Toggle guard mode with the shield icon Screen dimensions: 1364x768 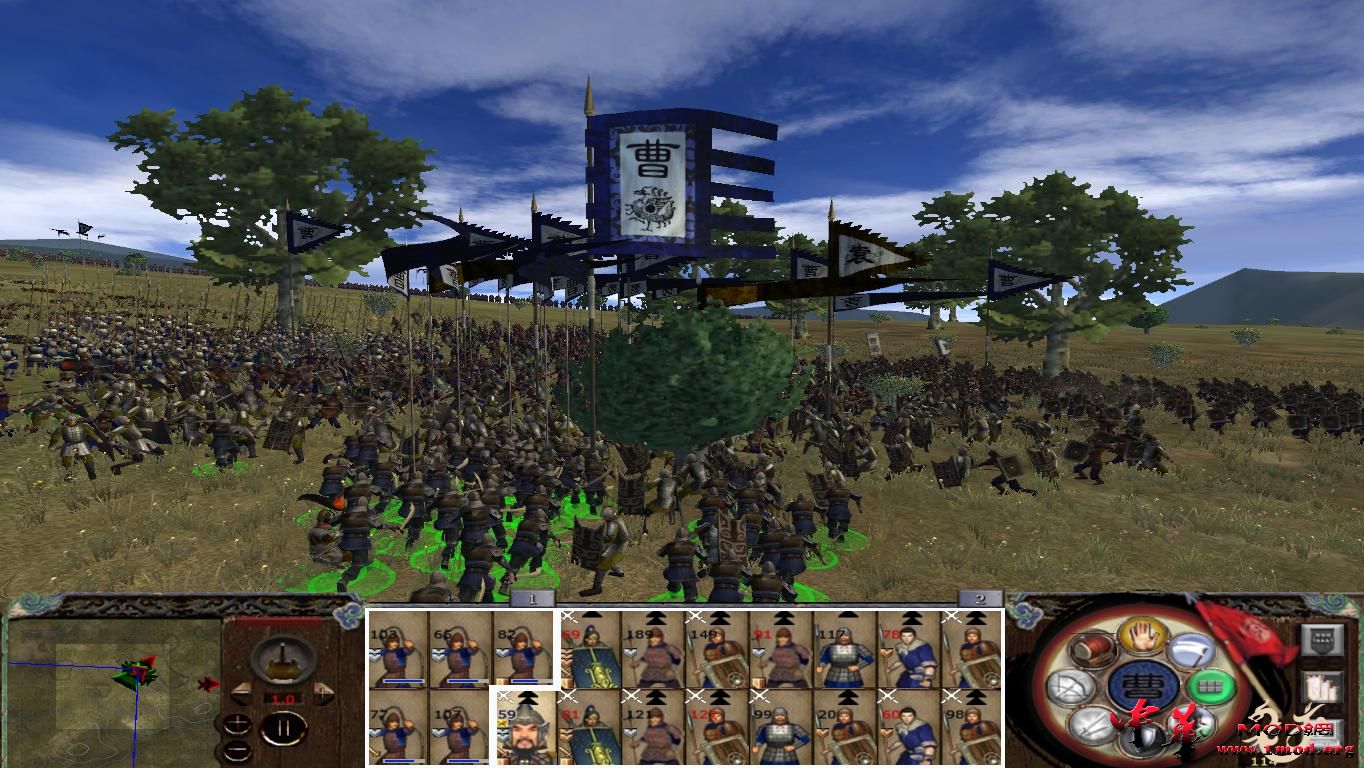(x=1143, y=740)
